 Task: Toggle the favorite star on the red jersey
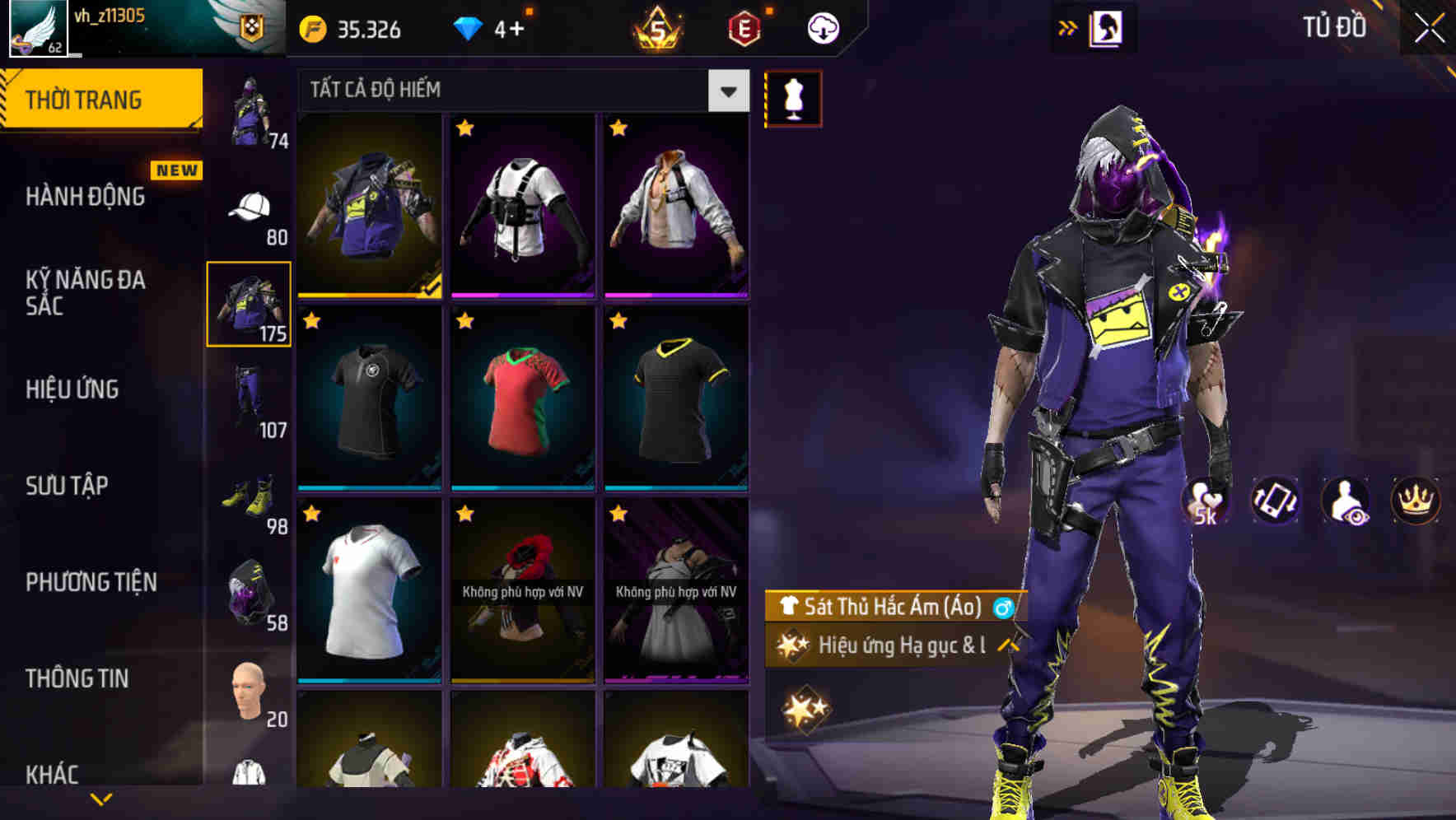pyautogui.click(x=465, y=321)
